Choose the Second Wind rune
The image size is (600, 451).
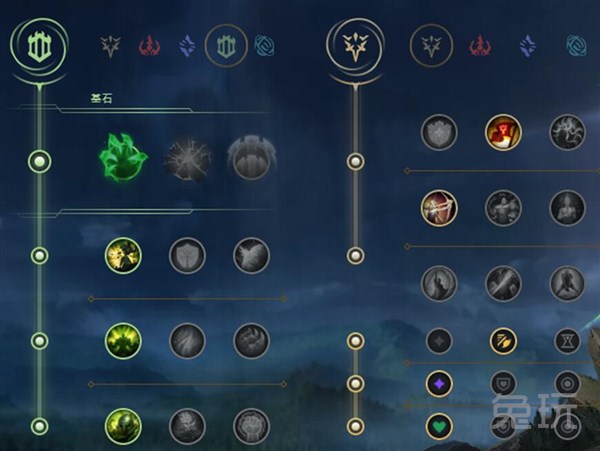[187, 341]
